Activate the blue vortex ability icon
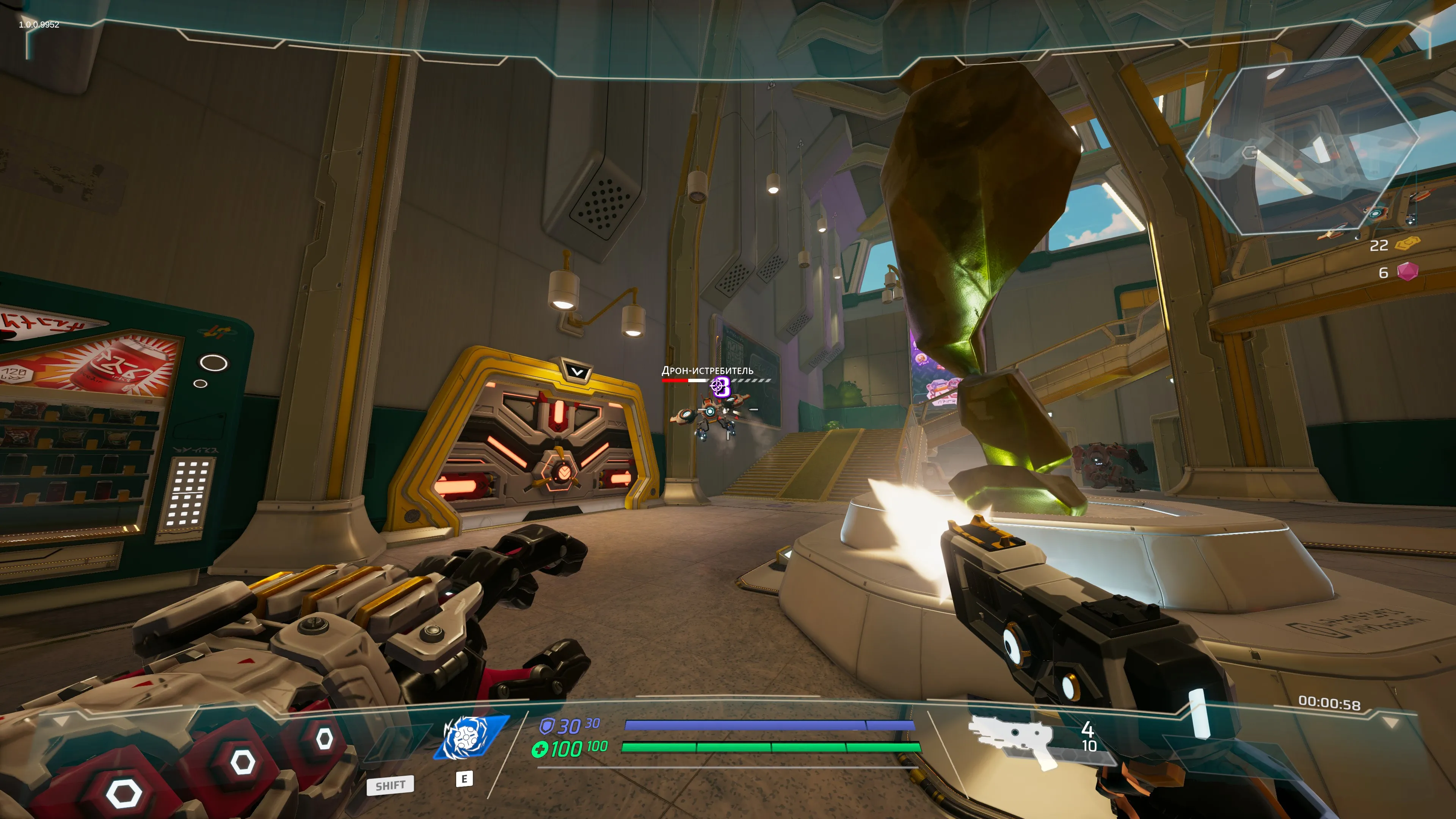The height and width of the screenshot is (819, 1456). click(470, 737)
